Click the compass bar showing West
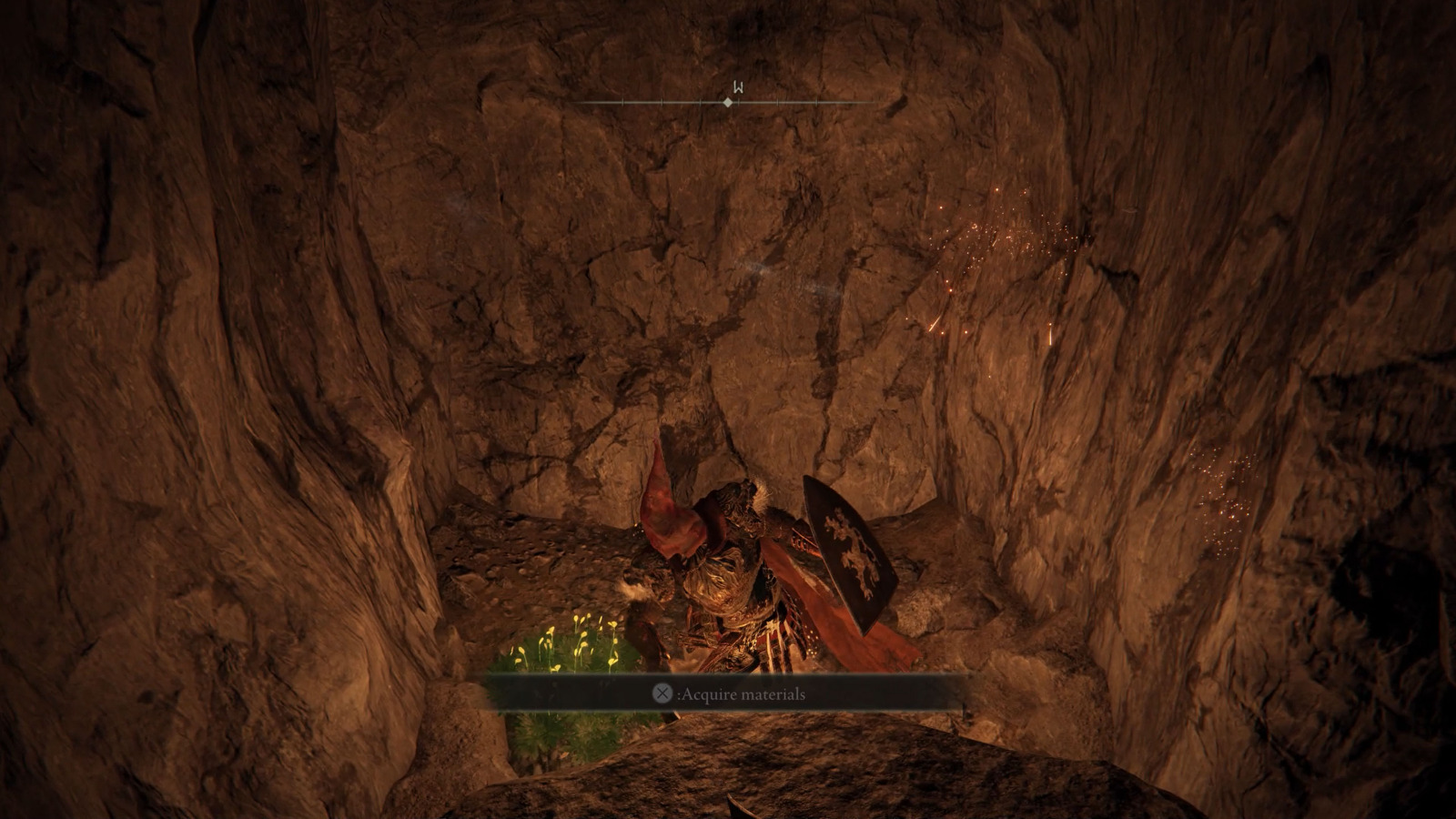 (728, 102)
